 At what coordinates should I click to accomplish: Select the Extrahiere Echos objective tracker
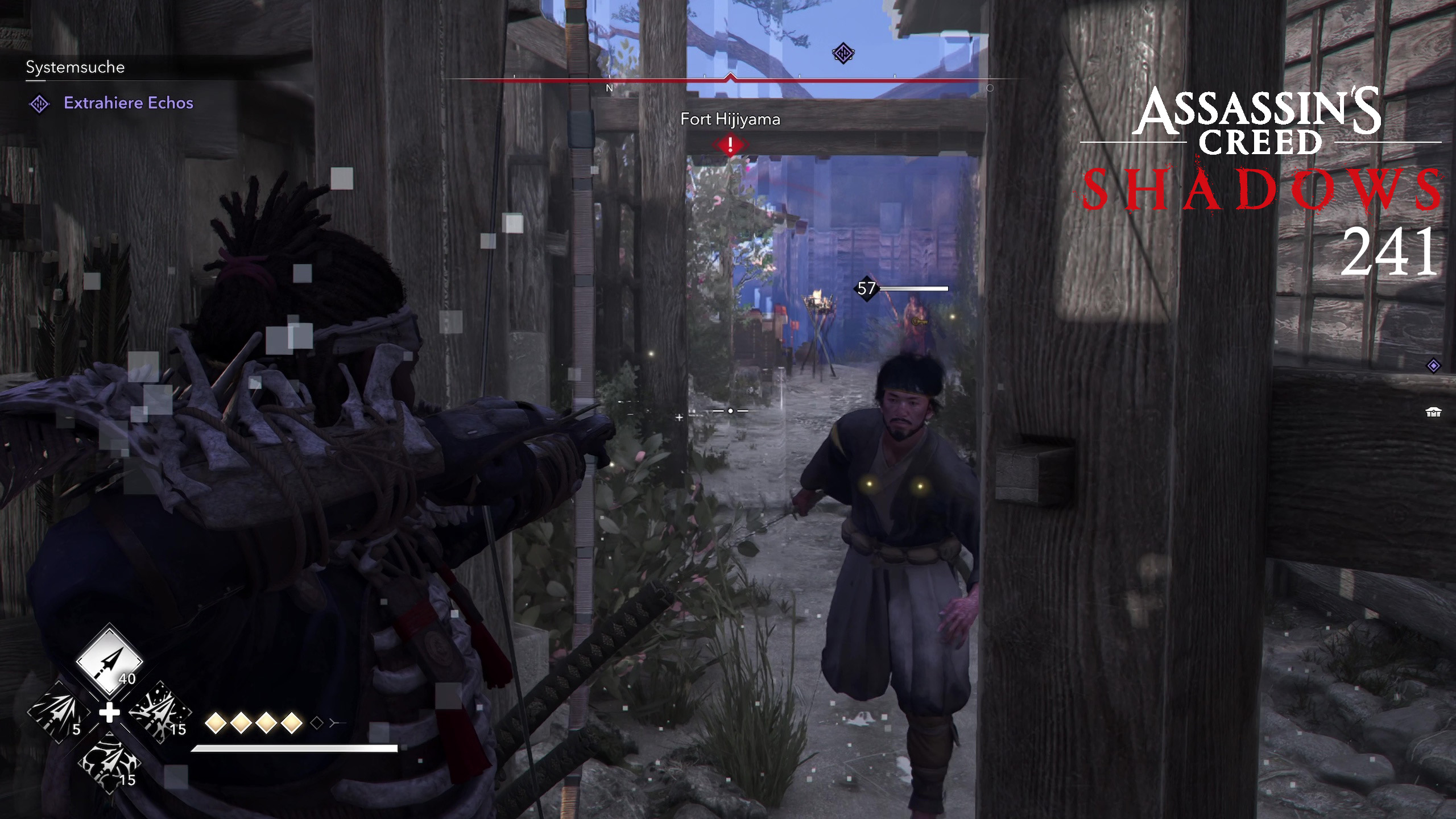click(x=128, y=103)
